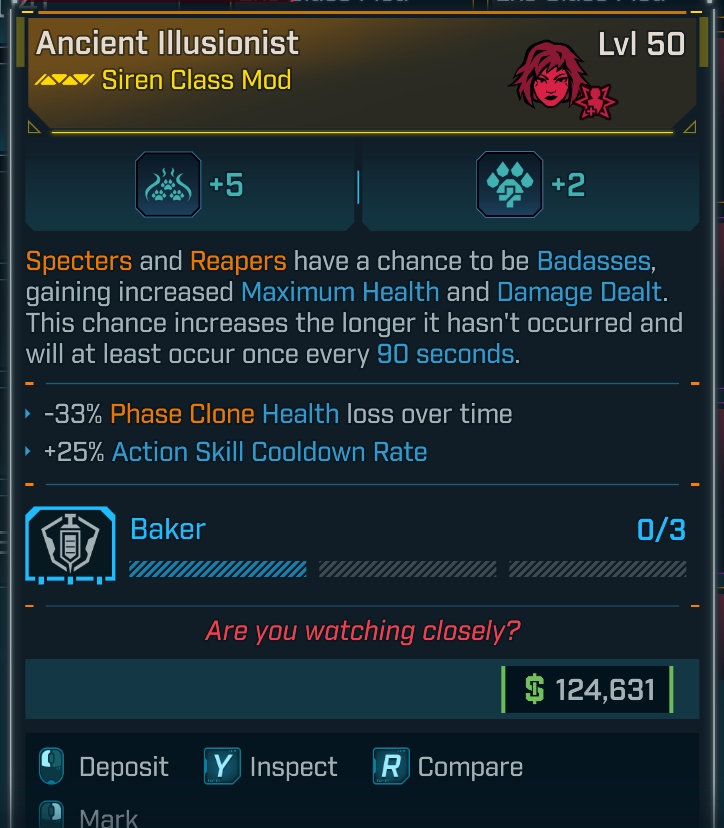
Task: Choose the Deposit action label
Action: 123,767
